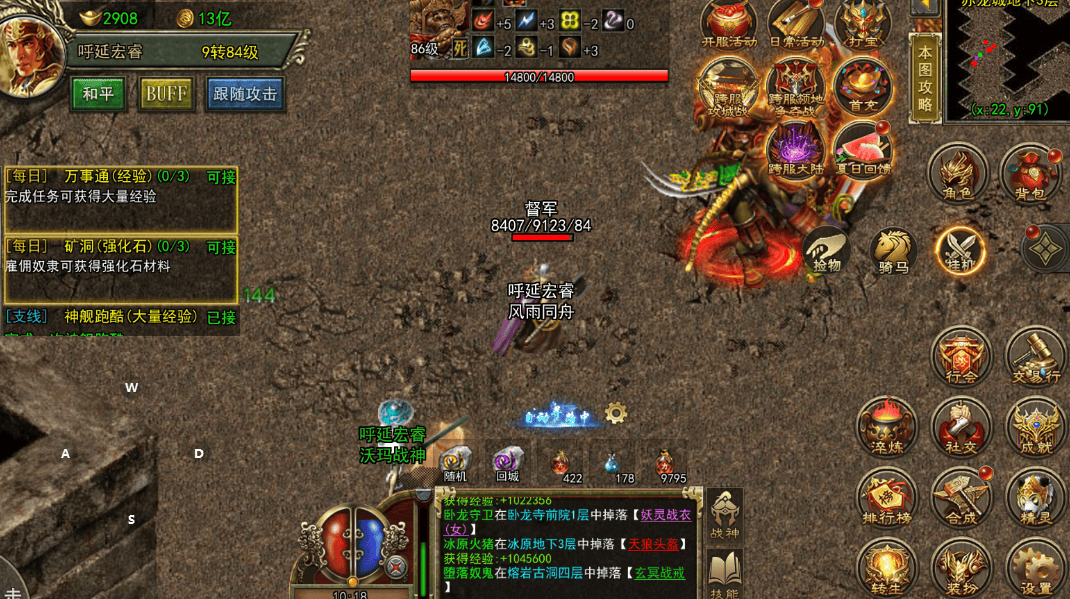Mount up with the 骑马 icon
This screenshot has height=599, width=1070.
point(893,251)
